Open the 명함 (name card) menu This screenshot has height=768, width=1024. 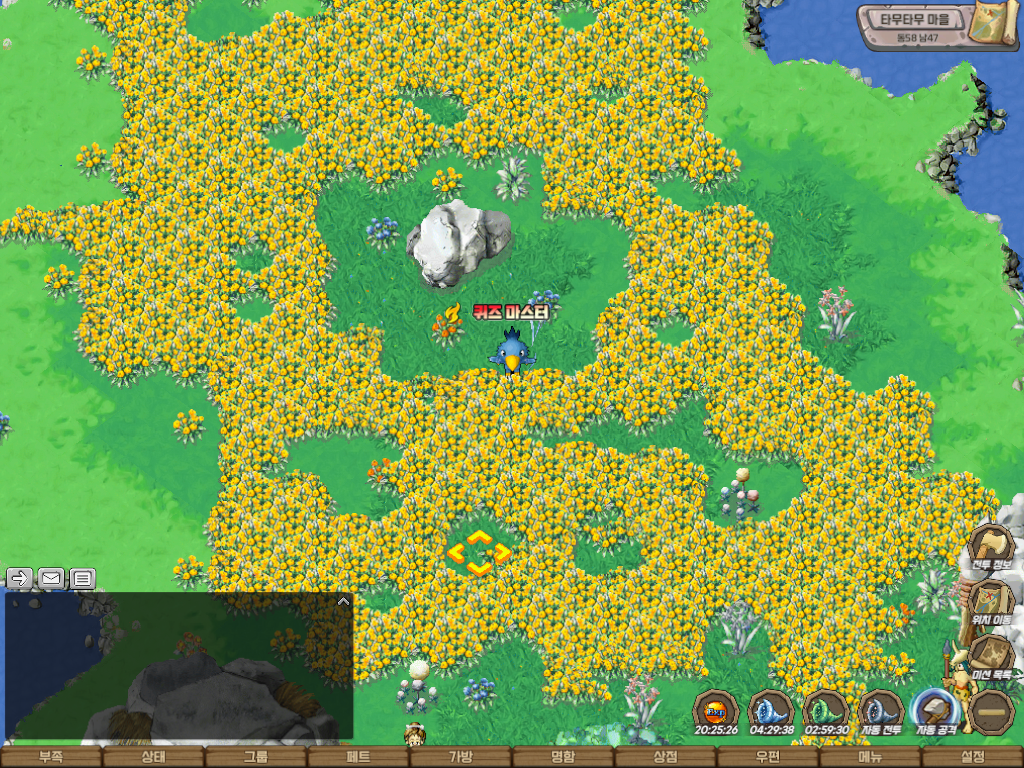tap(563, 758)
